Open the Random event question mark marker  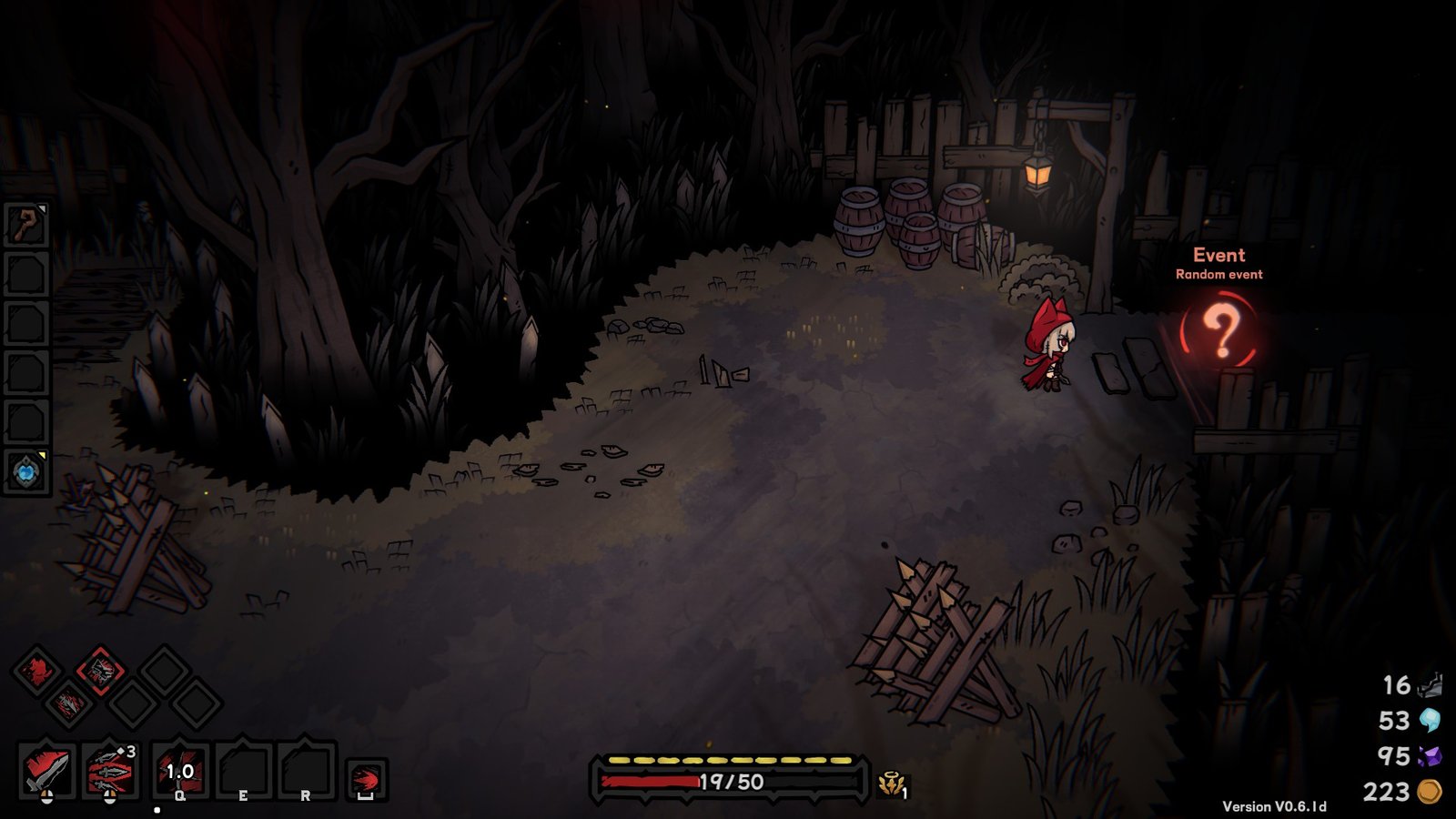[x=1220, y=329]
